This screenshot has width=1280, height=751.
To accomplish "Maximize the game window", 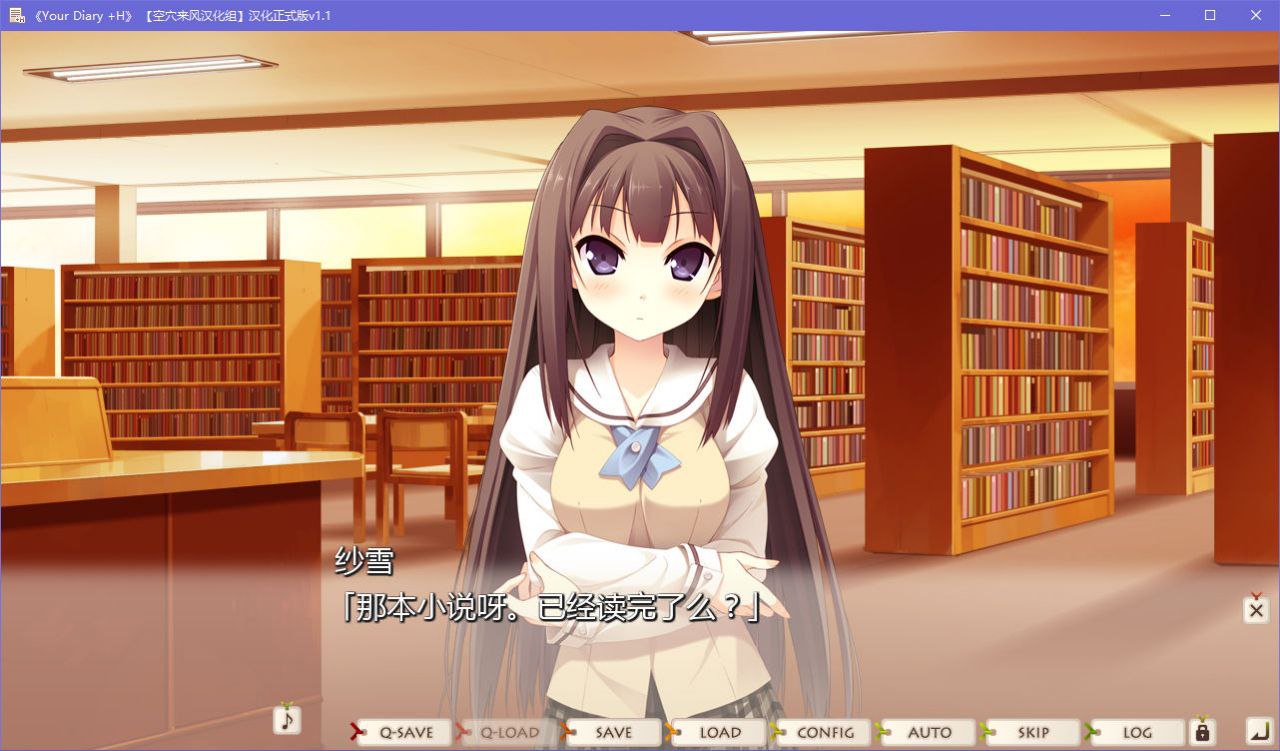I will tap(1210, 15).
